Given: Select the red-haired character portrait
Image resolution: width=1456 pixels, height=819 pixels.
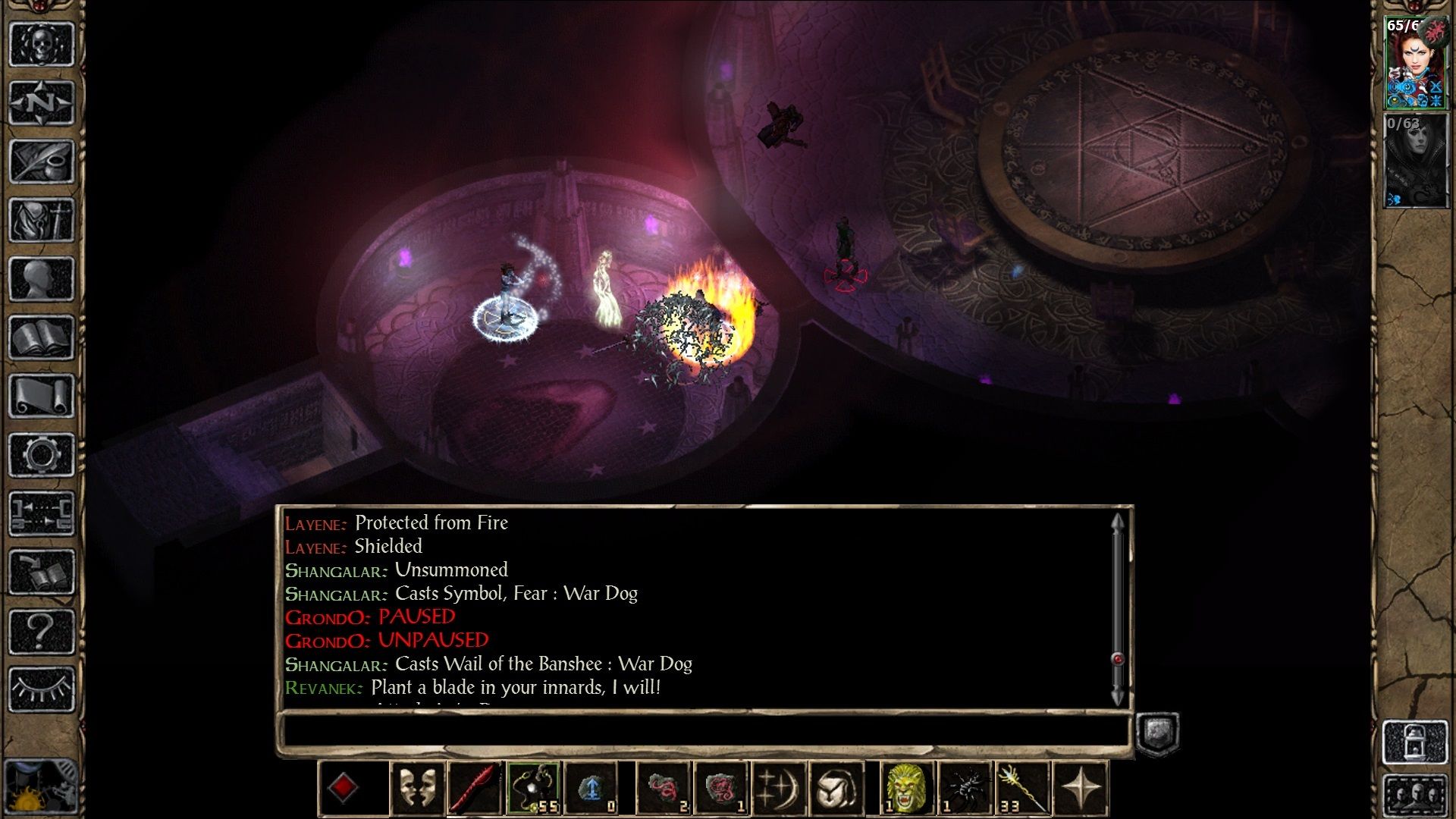Looking at the screenshot, I should click(x=1415, y=64).
